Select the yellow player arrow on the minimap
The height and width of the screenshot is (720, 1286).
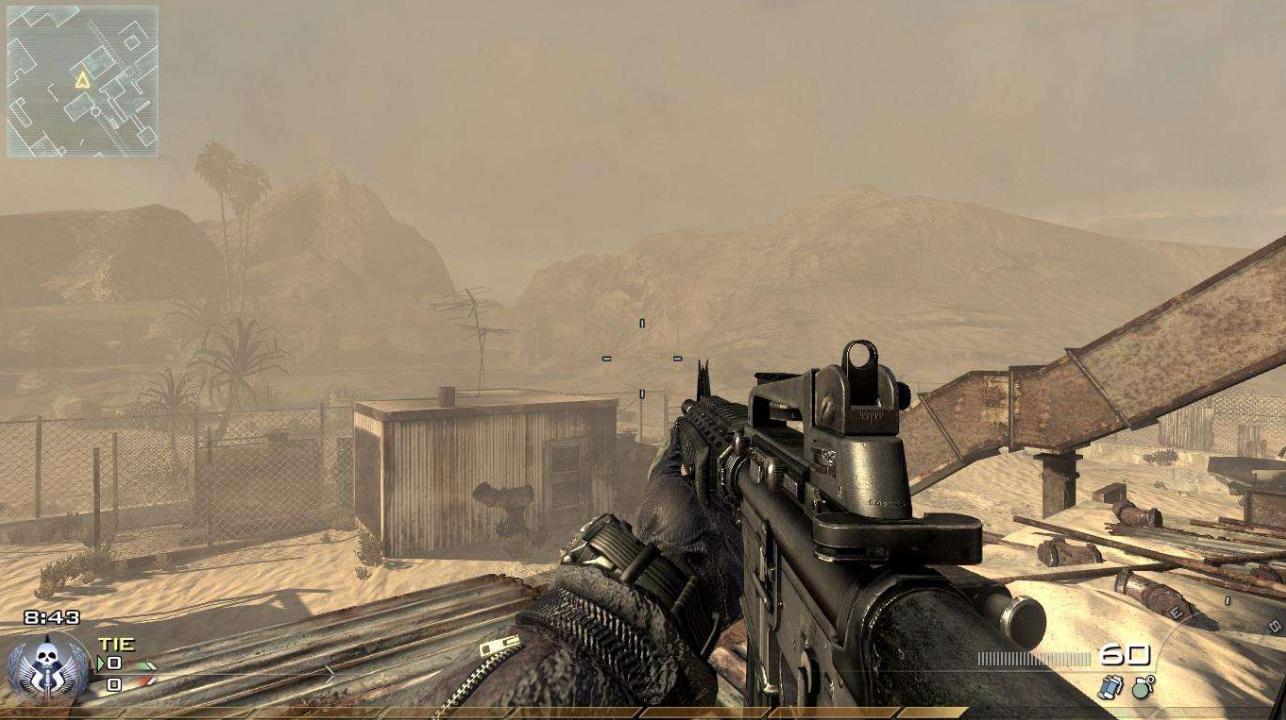point(82,79)
